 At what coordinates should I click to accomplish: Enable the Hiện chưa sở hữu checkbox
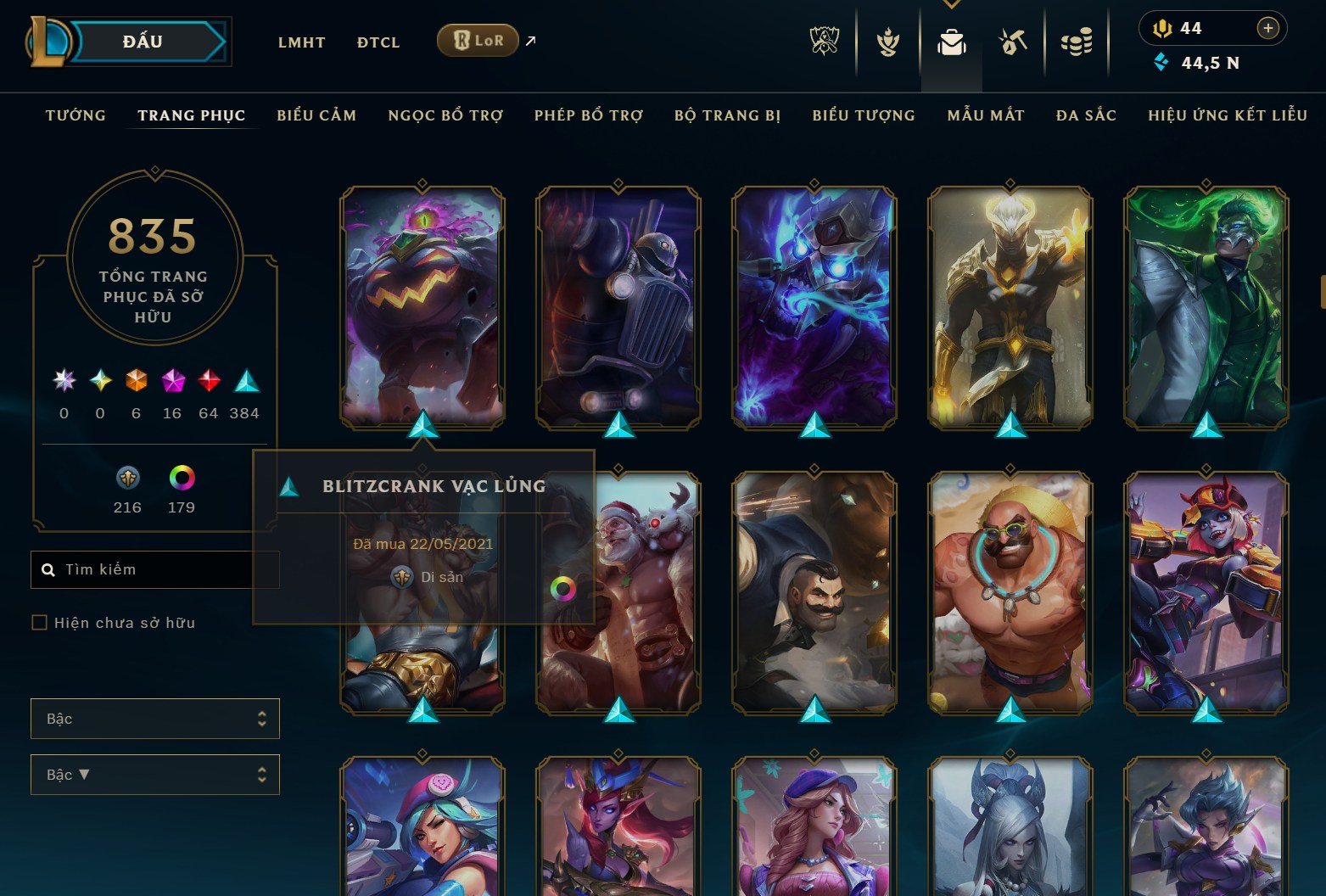click(40, 622)
